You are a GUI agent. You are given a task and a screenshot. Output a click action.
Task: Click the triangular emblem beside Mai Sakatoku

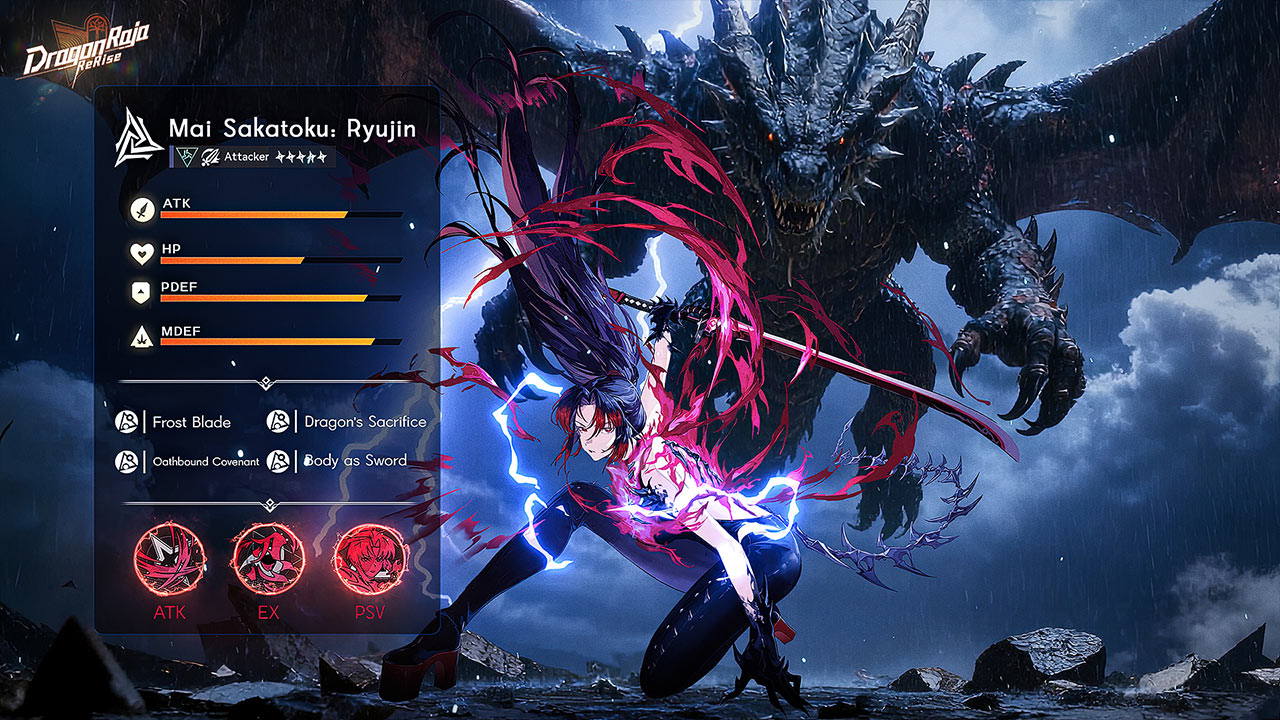pyautogui.click(x=138, y=138)
